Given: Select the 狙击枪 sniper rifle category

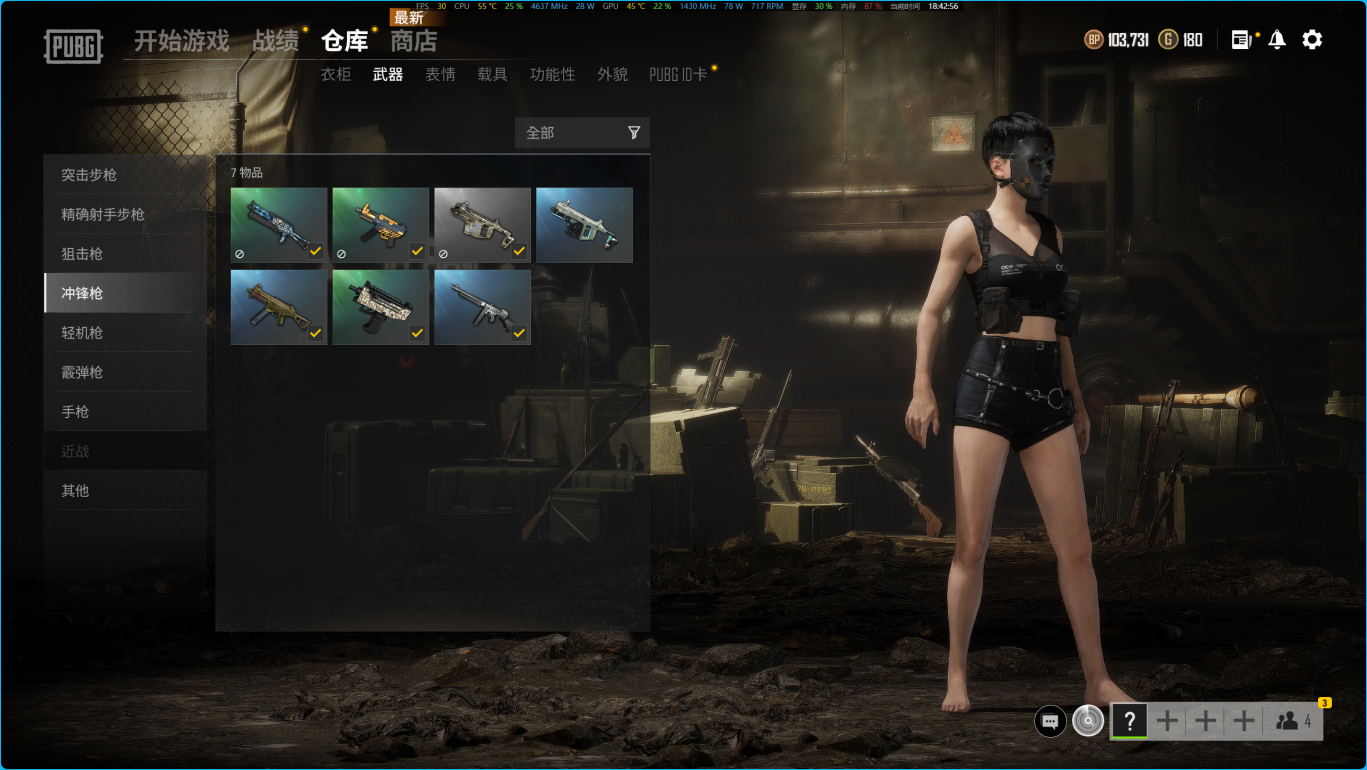Looking at the screenshot, I should [x=82, y=254].
